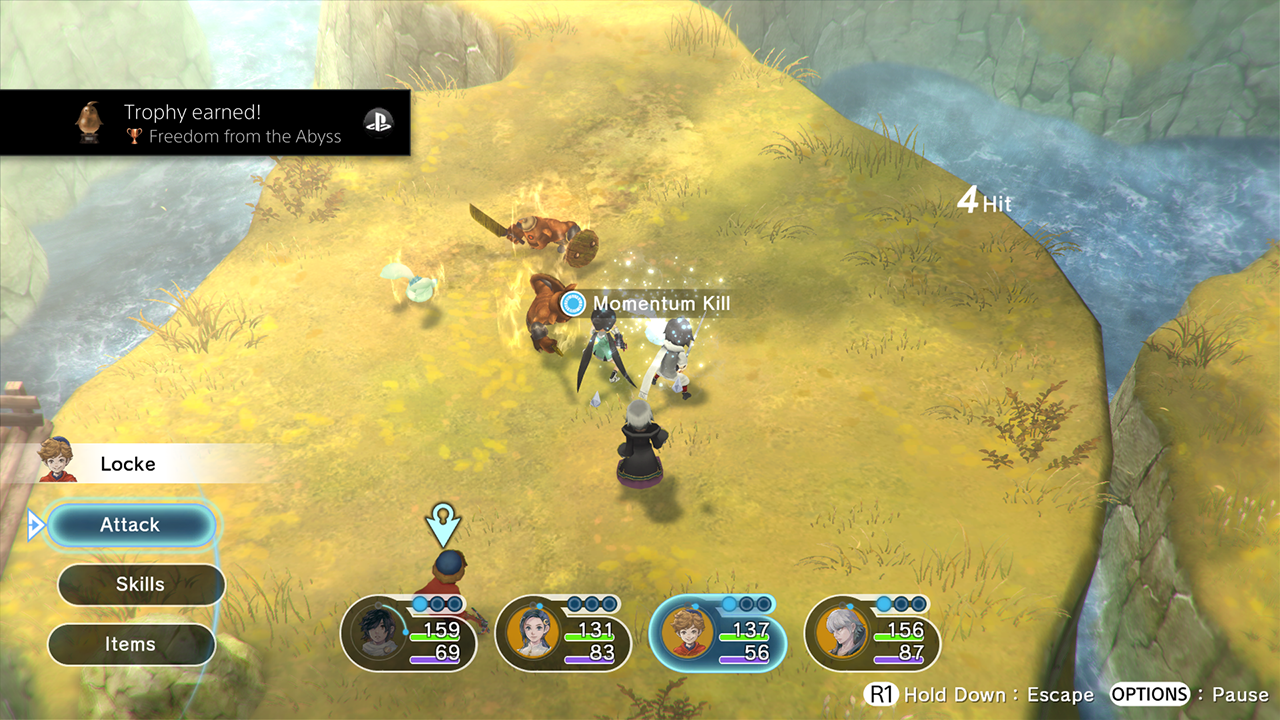Image resolution: width=1280 pixels, height=720 pixels.
Task: Select the Attack command
Action: tap(131, 525)
